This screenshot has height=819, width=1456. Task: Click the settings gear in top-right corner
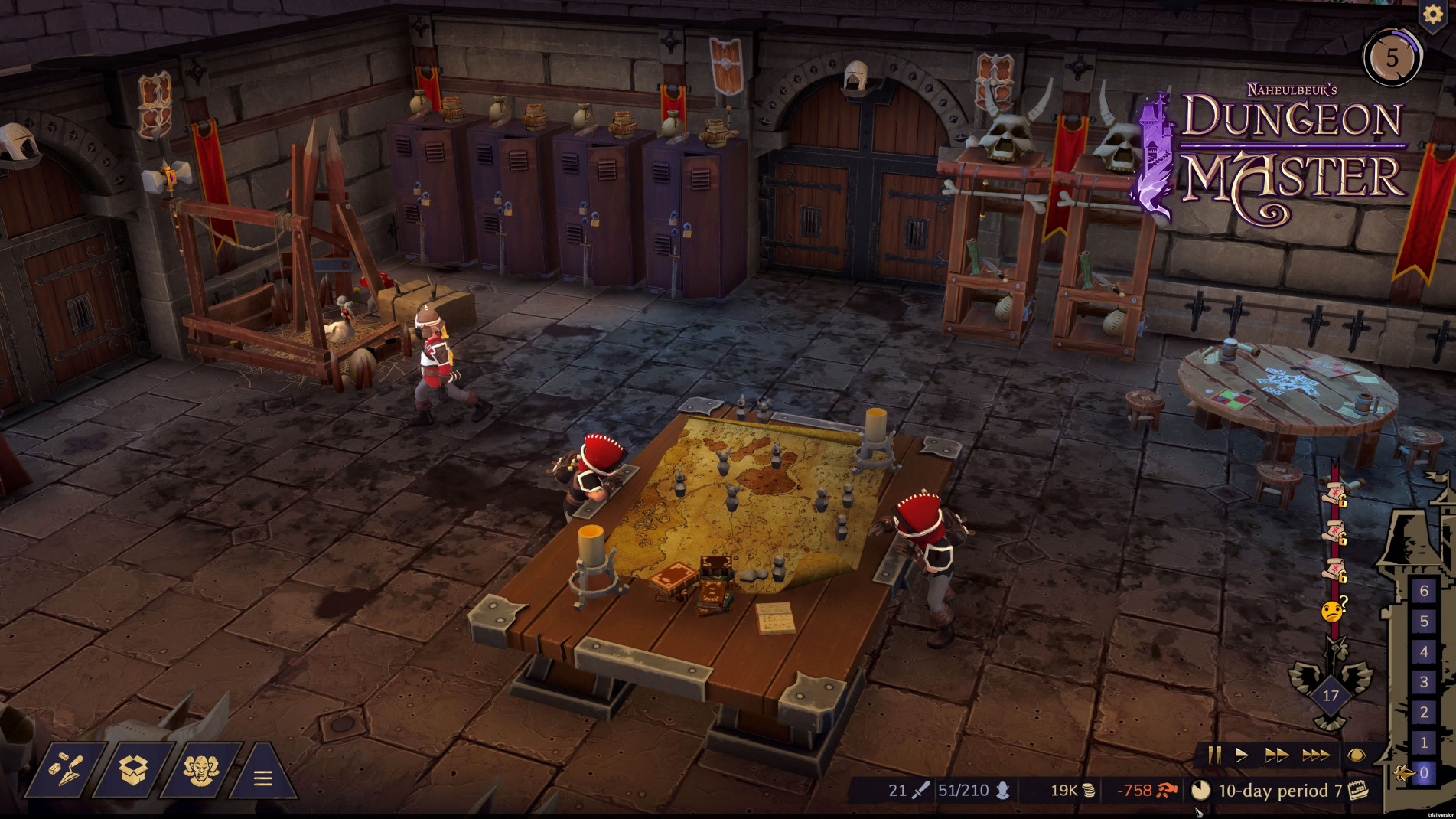coord(1435,15)
